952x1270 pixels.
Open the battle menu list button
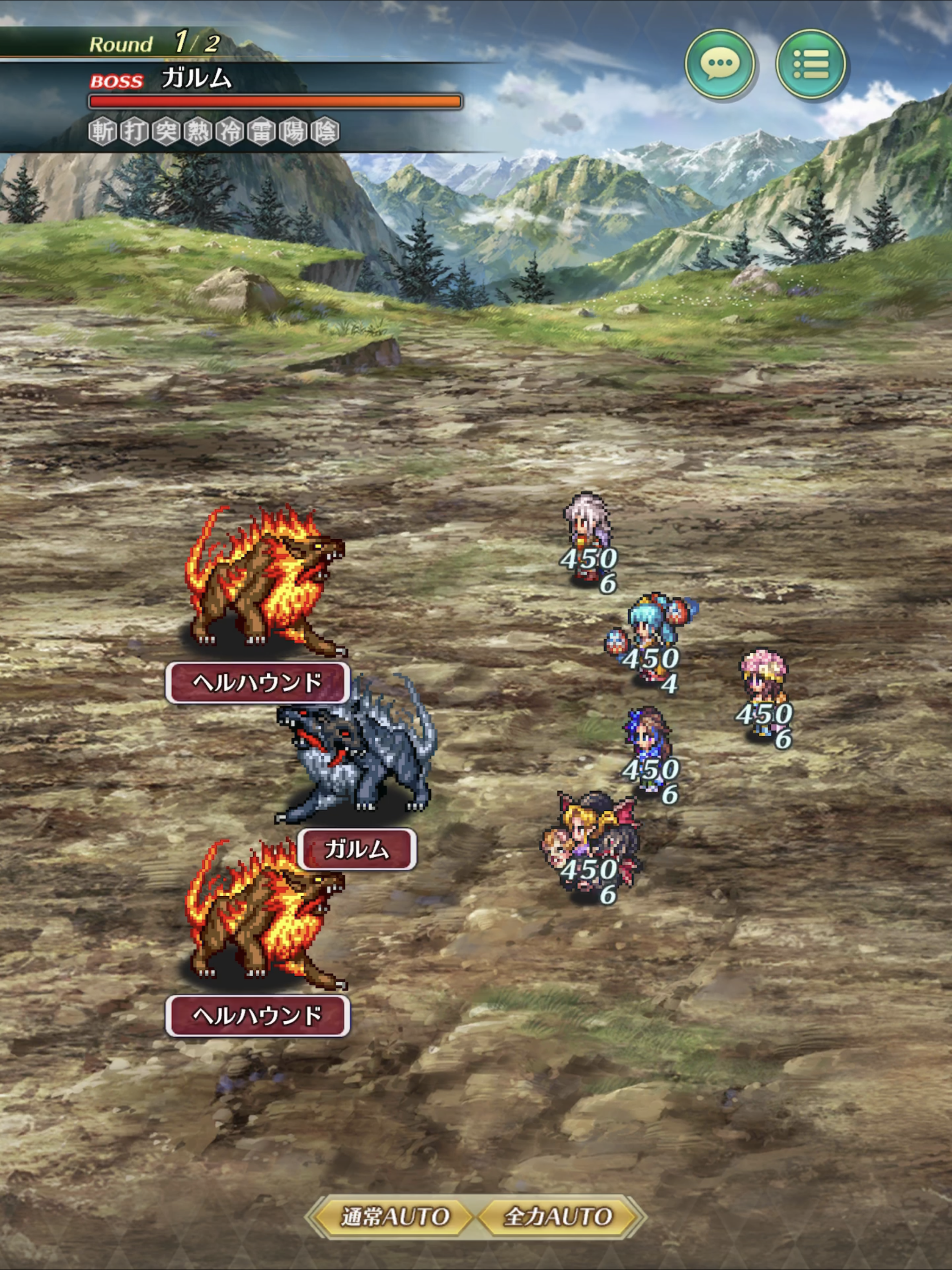(x=810, y=64)
